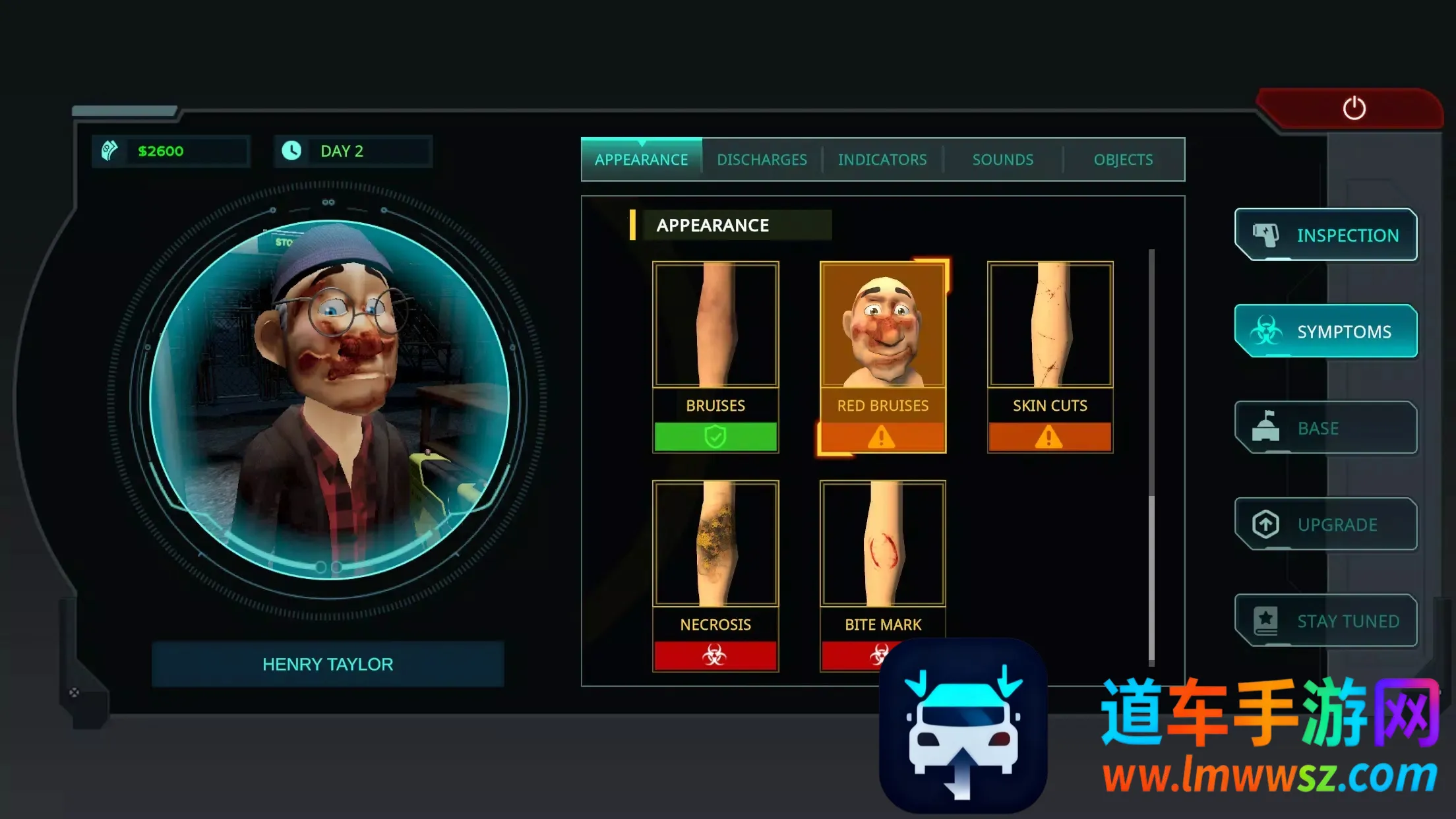Viewport: 1456px width, 819px height.
Task: Open the Discharges tab
Action: 762,160
